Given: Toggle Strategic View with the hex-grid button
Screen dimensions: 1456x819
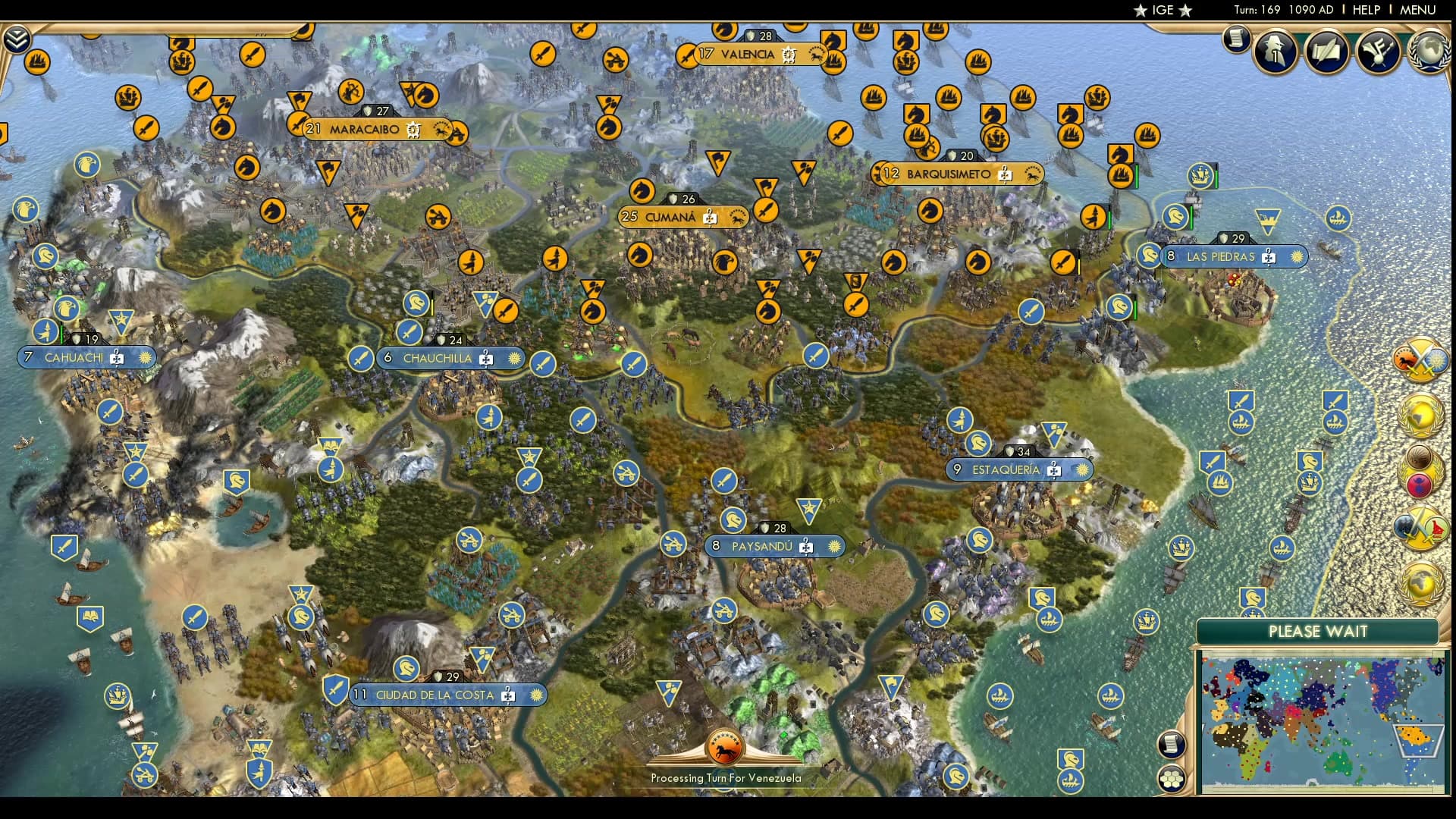Looking at the screenshot, I should (x=1172, y=779).
